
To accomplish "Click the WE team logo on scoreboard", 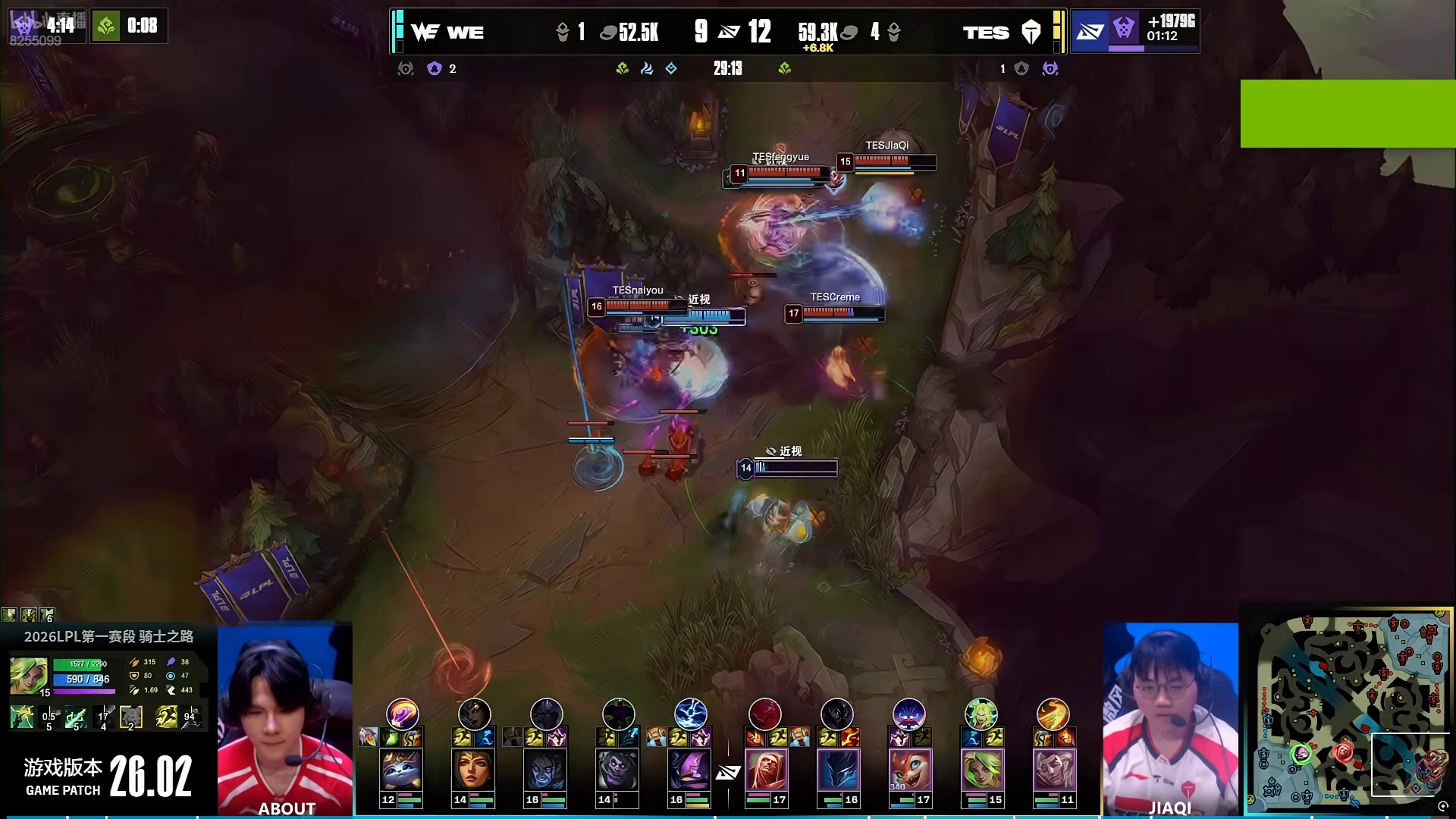I will [x=425, y=32].
